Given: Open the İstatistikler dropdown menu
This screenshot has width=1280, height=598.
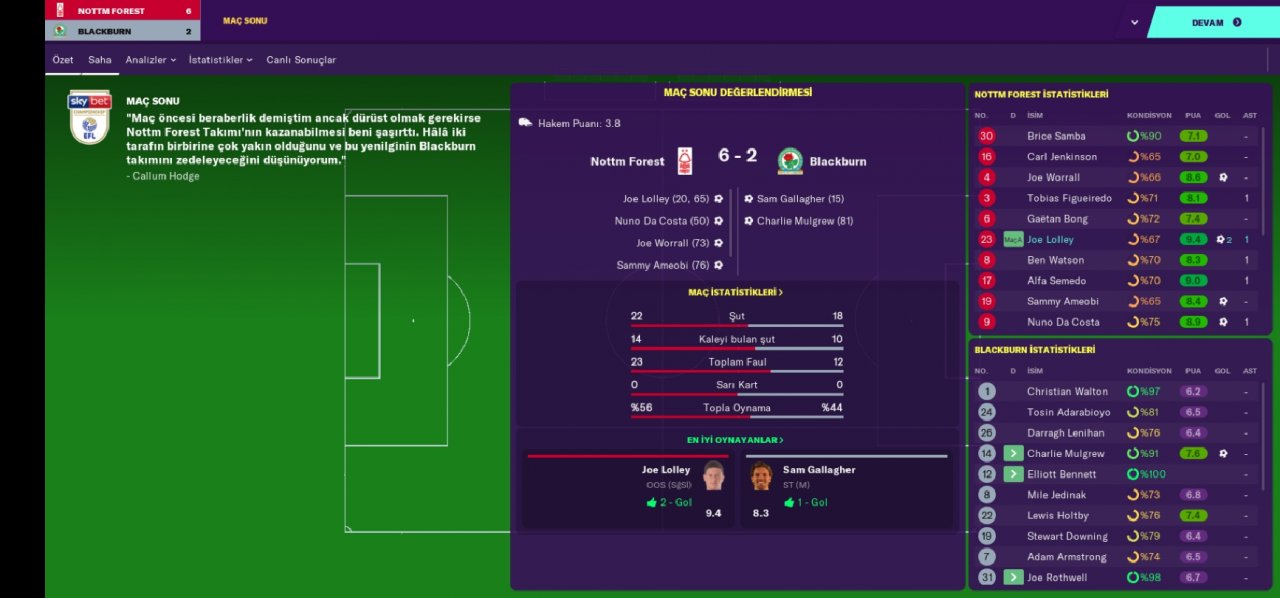Looking at the screenshot, I should 220,60.
